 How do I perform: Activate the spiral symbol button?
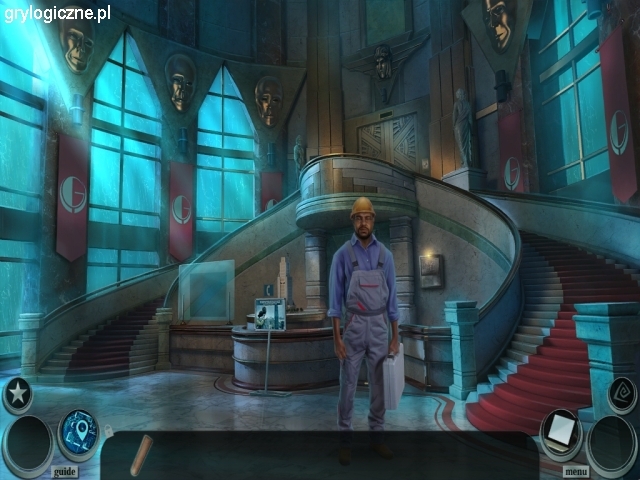point(622,394)
